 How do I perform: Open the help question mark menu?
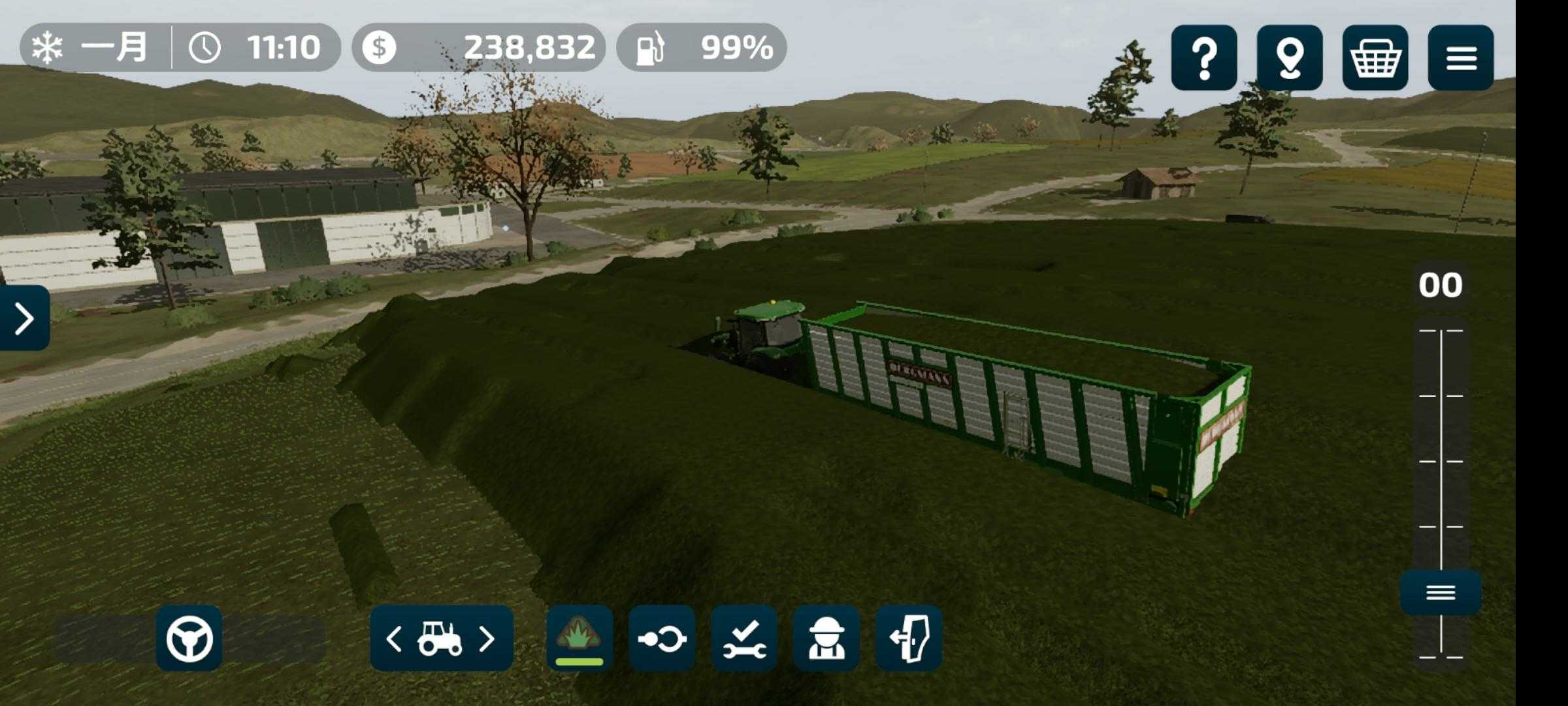[x=1203, y=58]
